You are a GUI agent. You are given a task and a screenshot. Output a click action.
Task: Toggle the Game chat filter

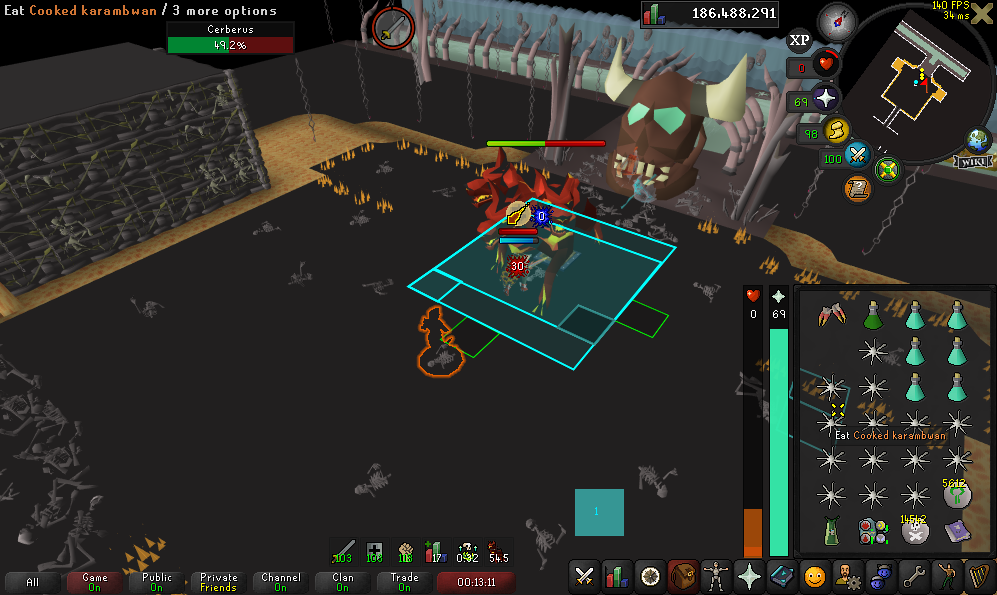[x=95, y=582]
